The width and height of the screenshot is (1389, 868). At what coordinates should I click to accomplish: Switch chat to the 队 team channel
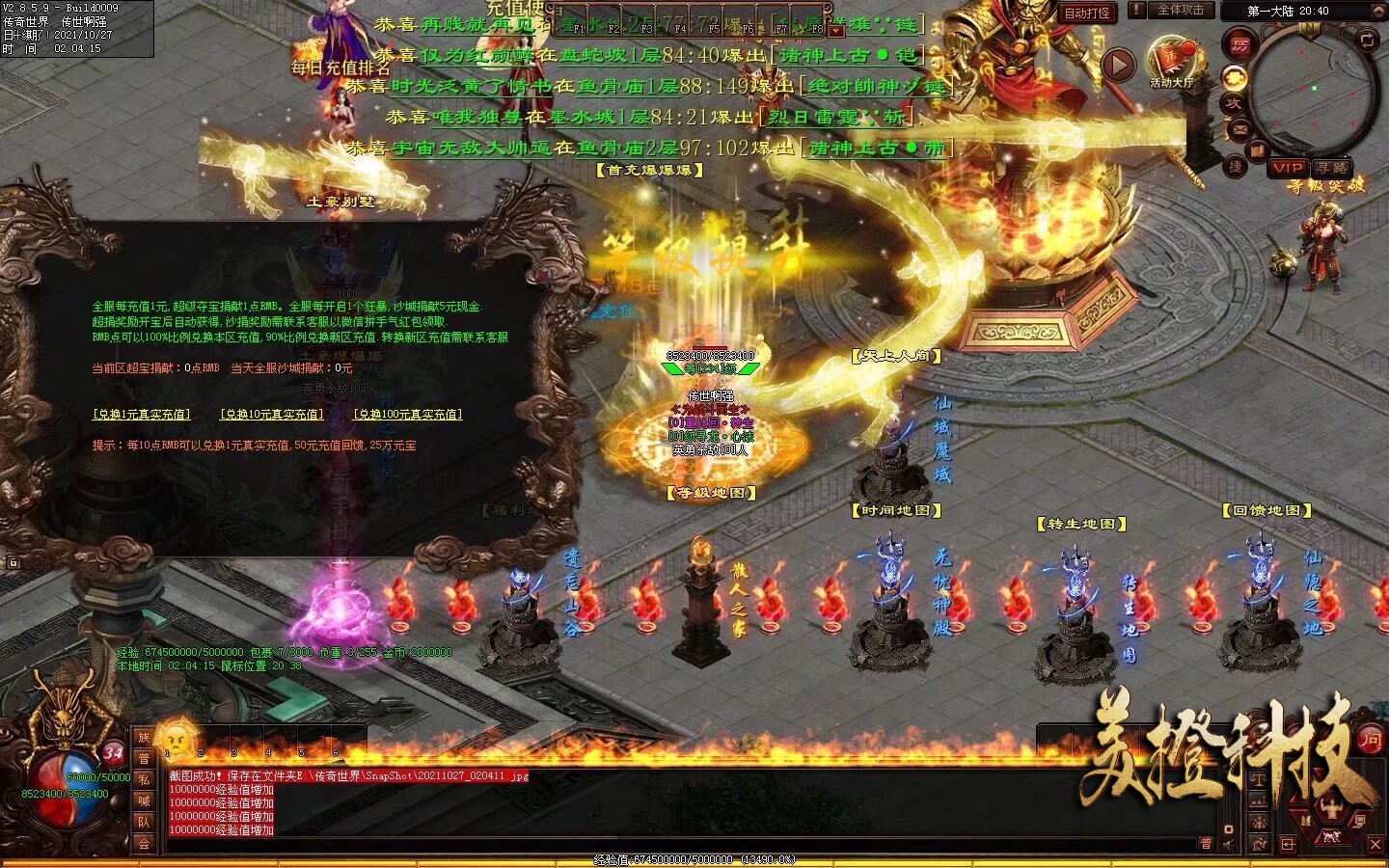pyautogui.click(x=144, y=822)
